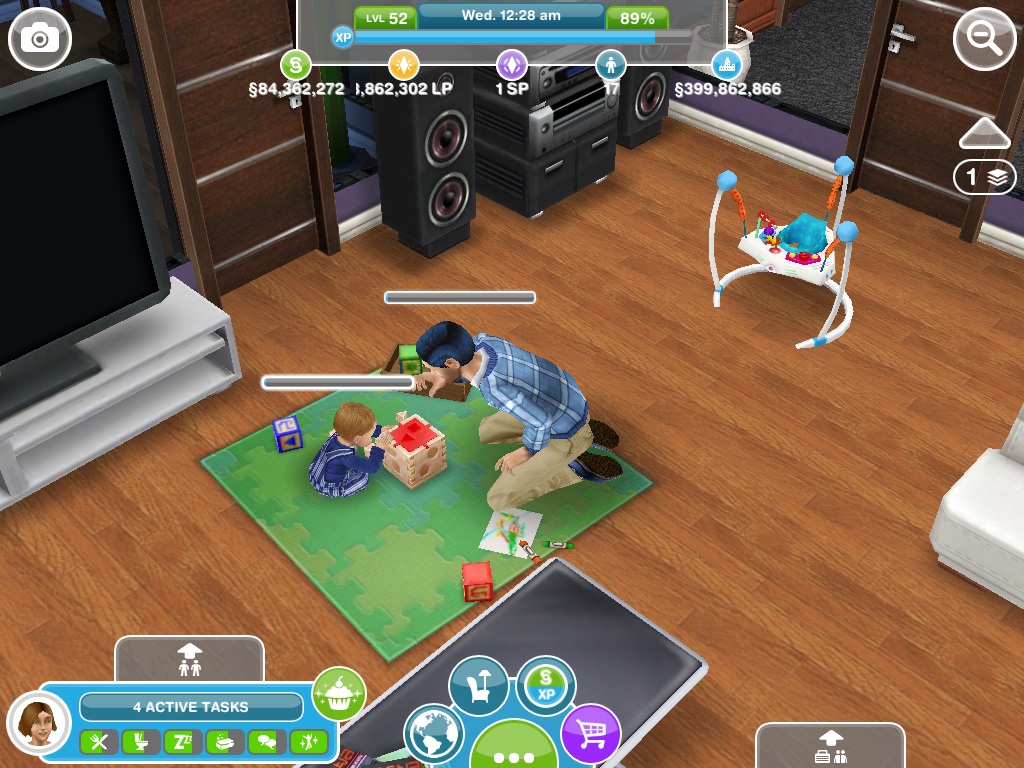
Task: Tap the green Simoleons currency icon
Action: click(x=295, y=65)
